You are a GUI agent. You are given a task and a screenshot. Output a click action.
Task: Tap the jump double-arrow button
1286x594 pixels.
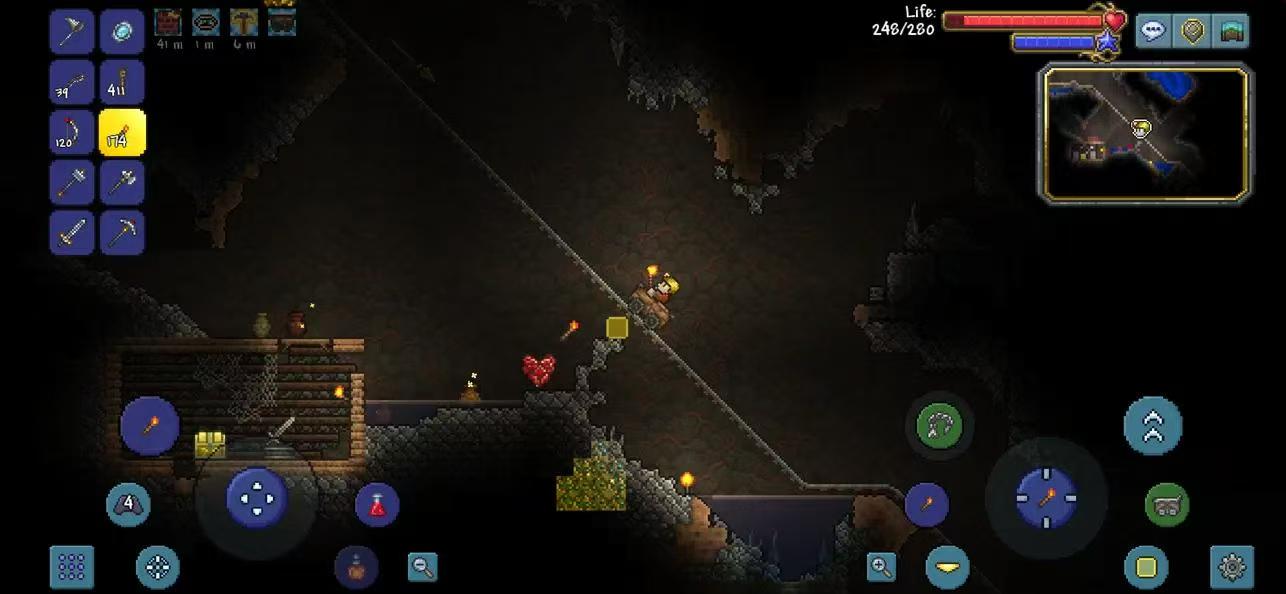[x=1152, y=426]
